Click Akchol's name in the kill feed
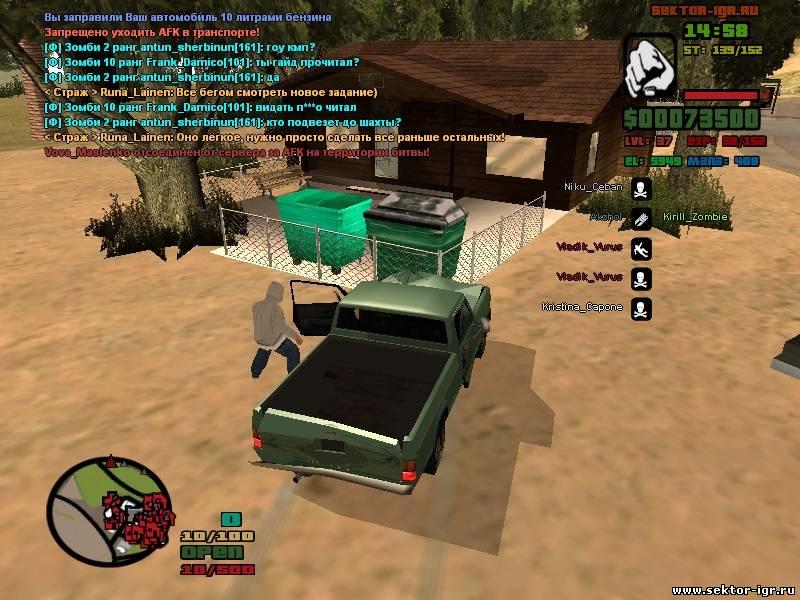This screenshot has width=800, height=600. (605, 217)
